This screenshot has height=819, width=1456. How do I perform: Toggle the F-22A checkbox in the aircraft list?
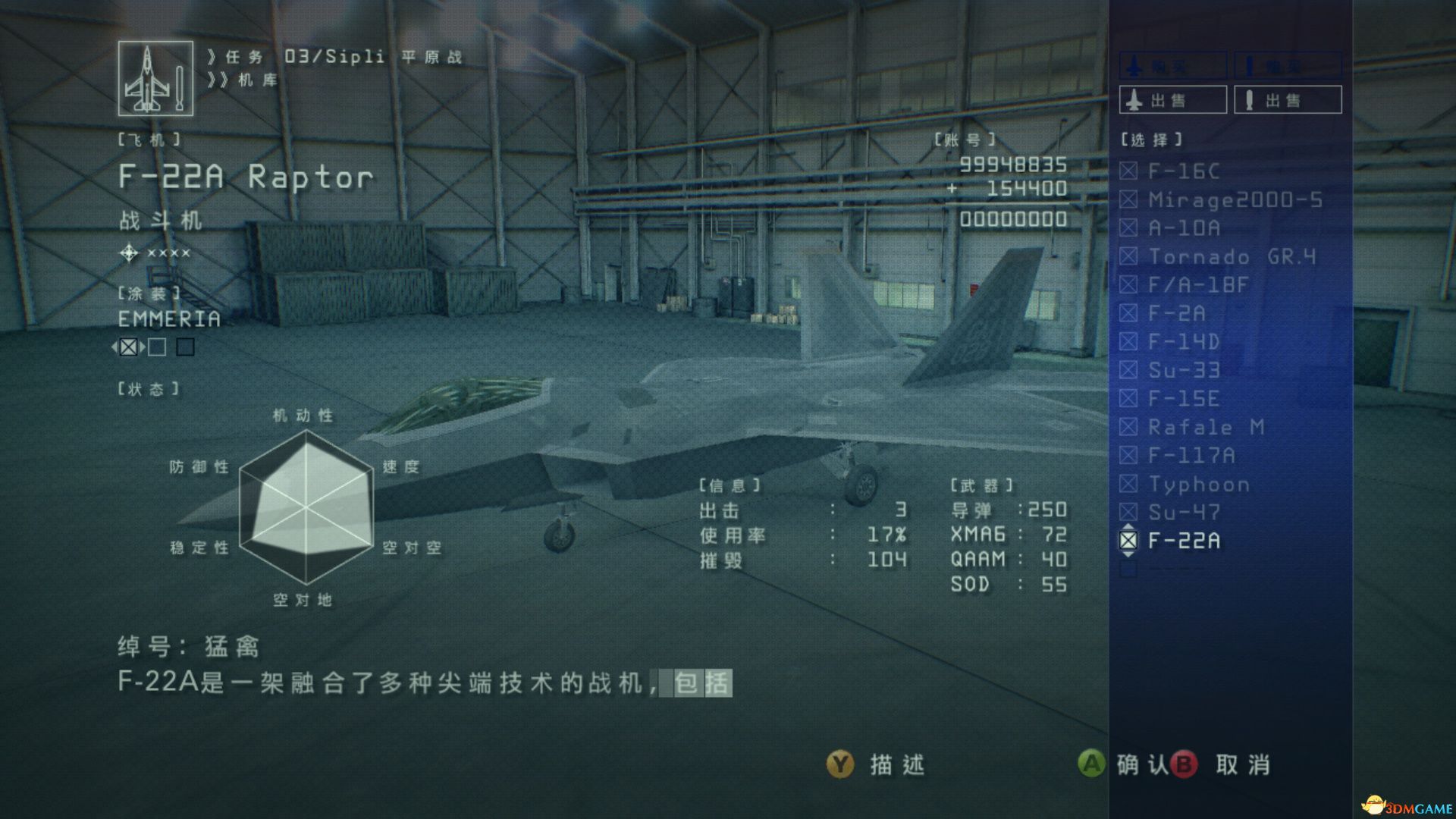[x=1130, y=541]
